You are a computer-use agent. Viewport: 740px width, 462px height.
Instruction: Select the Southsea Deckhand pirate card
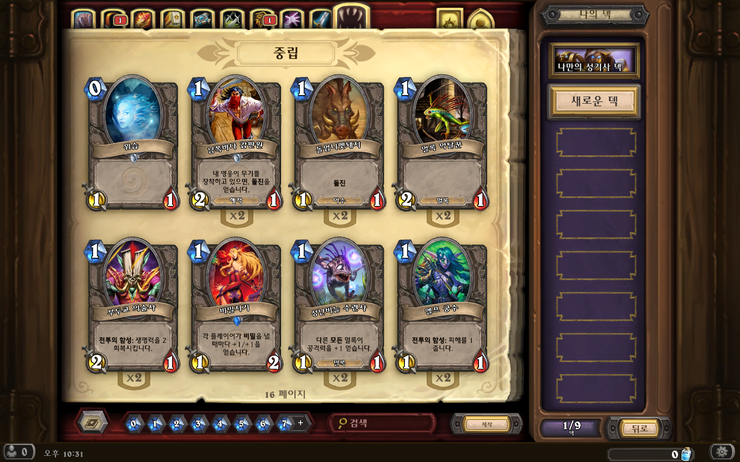click(x=236, y=144)
